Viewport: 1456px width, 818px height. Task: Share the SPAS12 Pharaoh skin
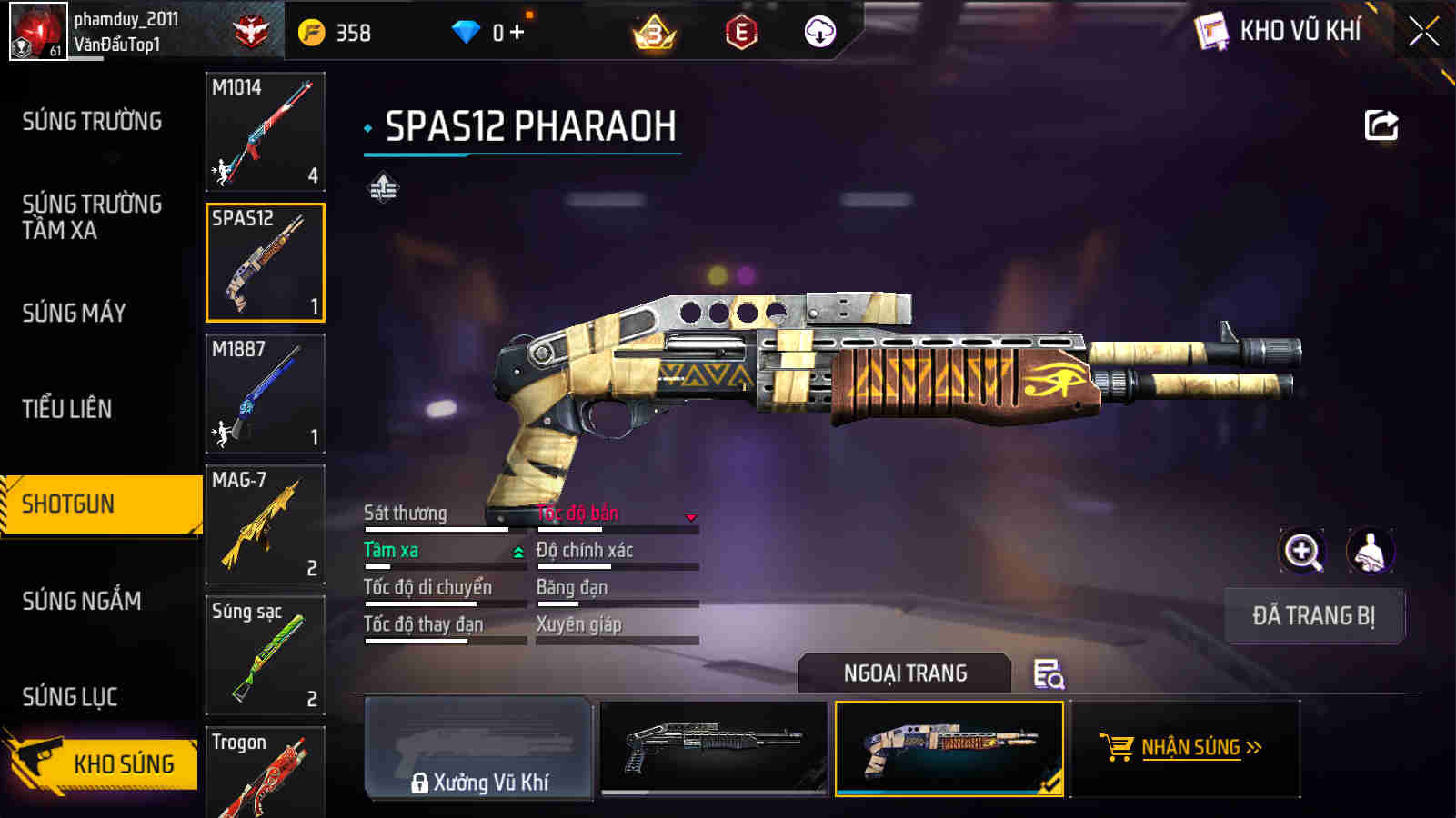click(x=1381, y=125)
